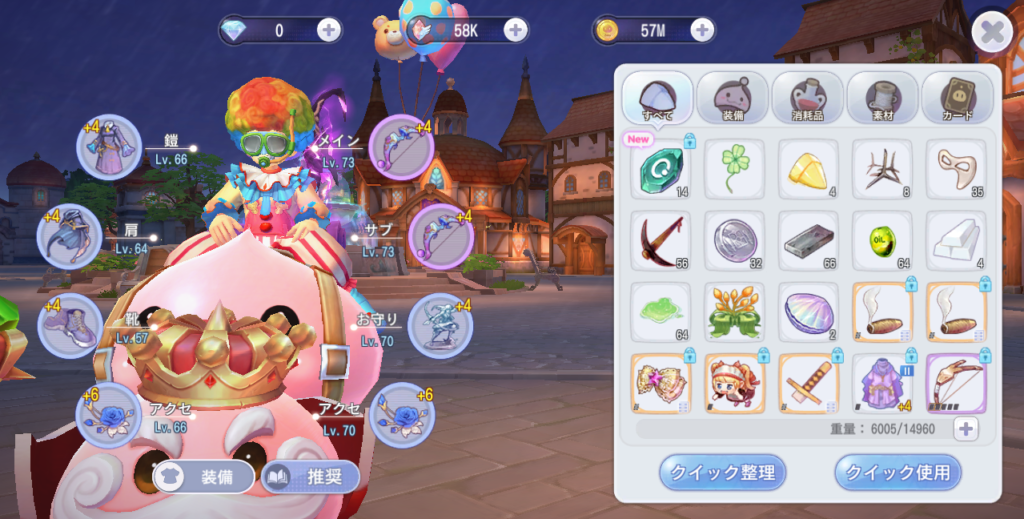Viewport: 1024px width, 519px height.
Task: Show the 素材 materials tab
Action: pyautogui.click(x=882, y=99)
